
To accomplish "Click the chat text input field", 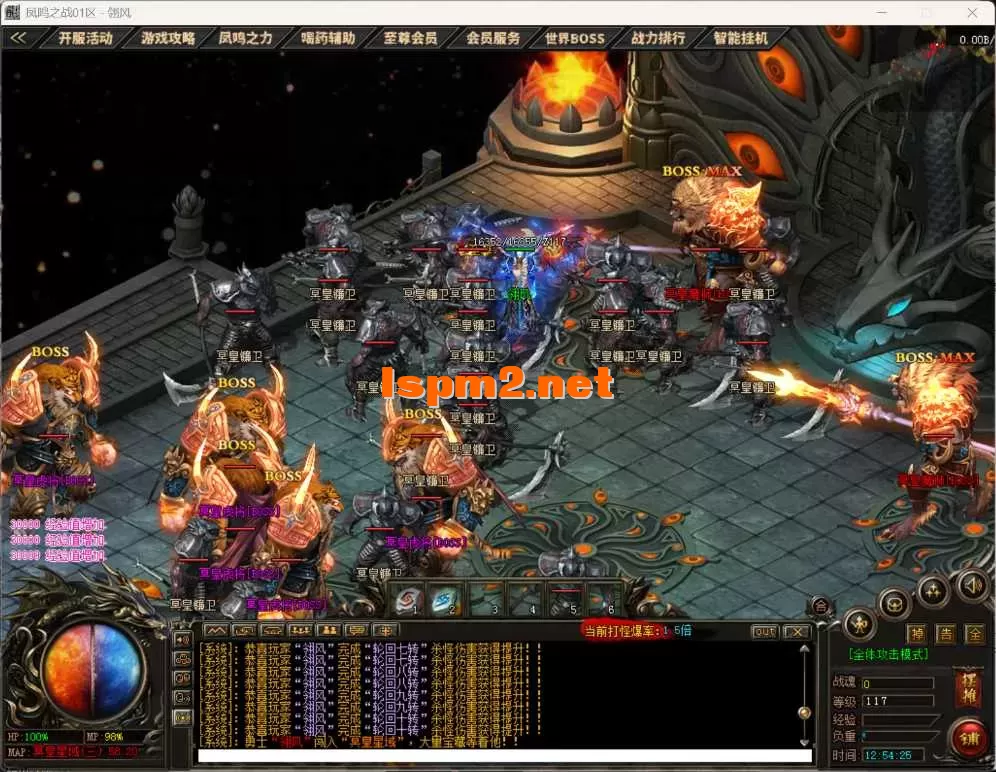I will tap(500, 756).
